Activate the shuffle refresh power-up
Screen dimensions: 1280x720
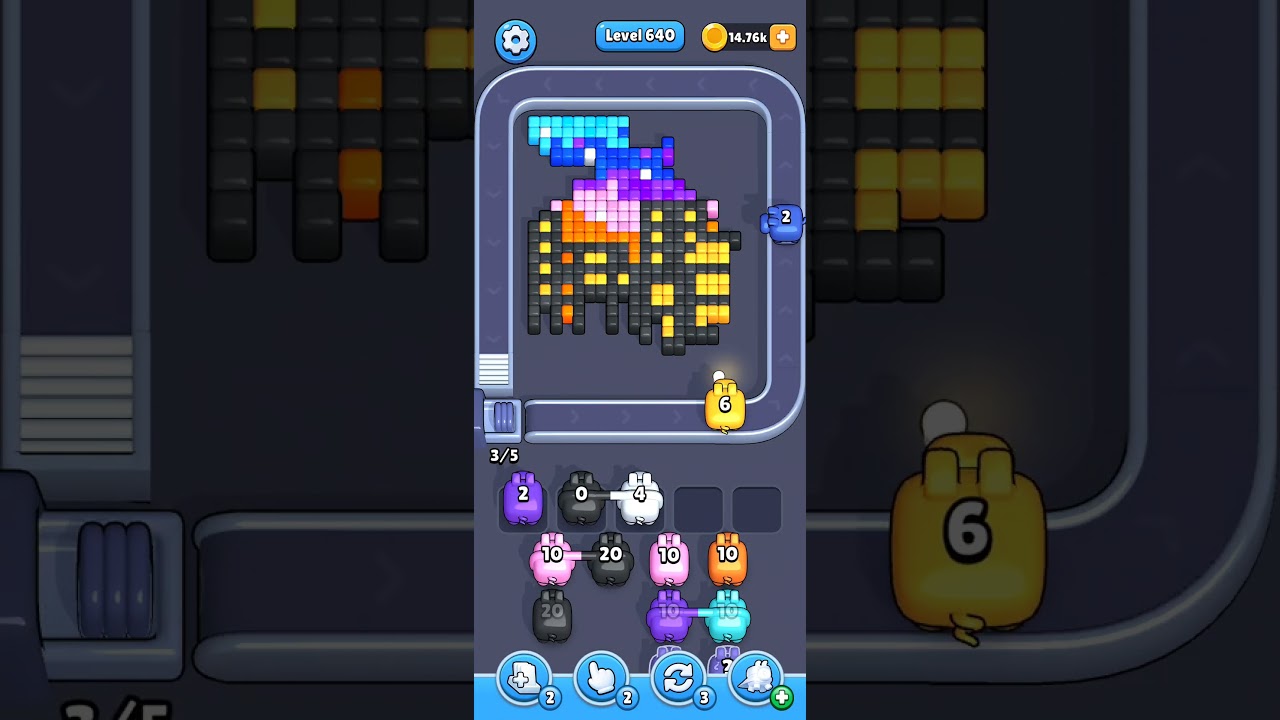pyautogui.click(x=678, y=678)
